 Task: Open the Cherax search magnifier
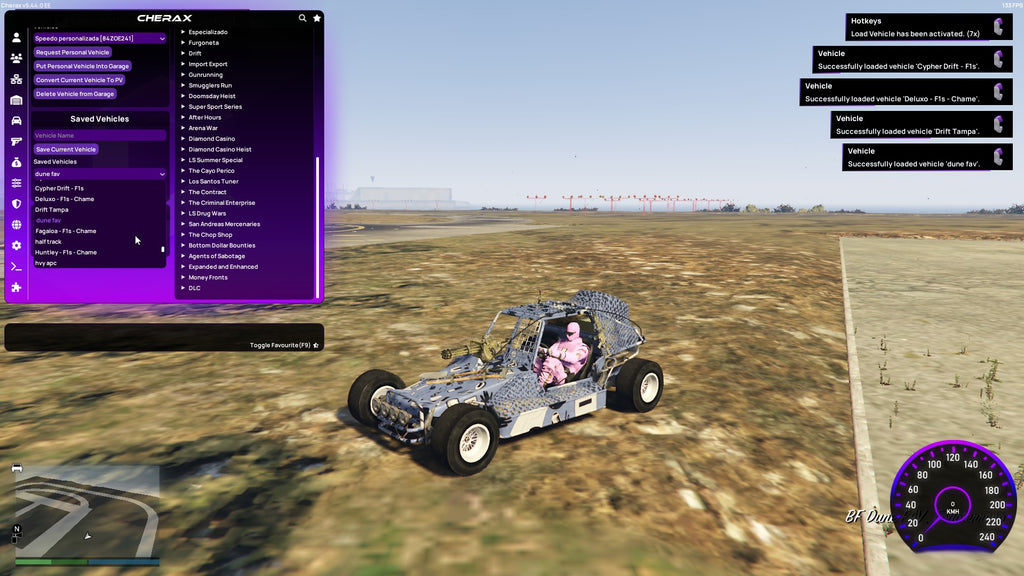(303, 18)
